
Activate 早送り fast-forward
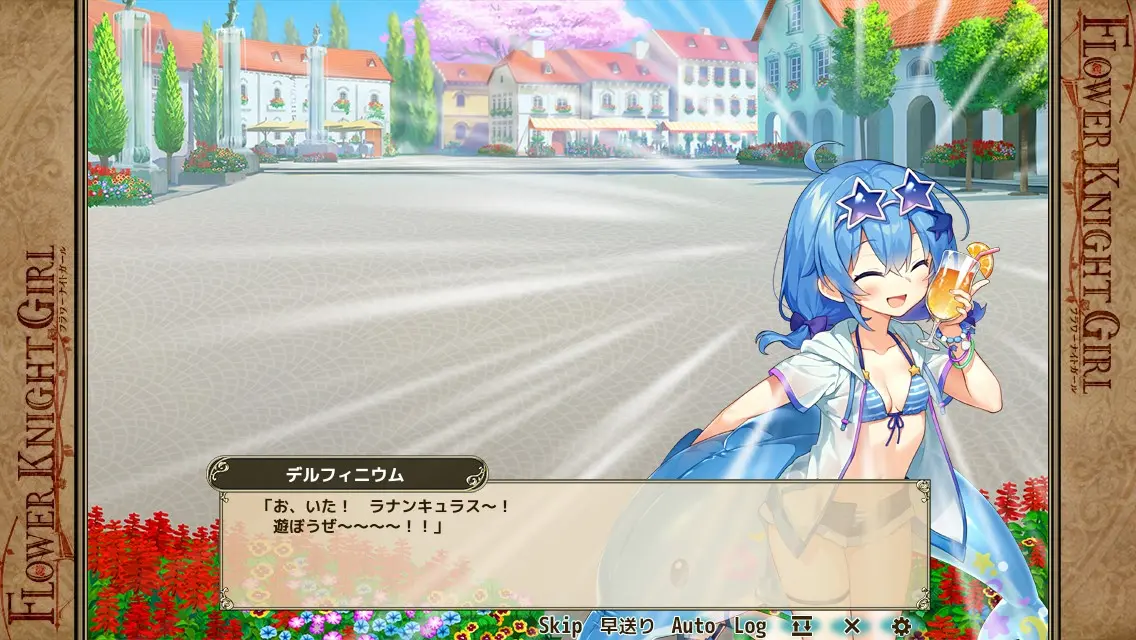click(627, 626)
